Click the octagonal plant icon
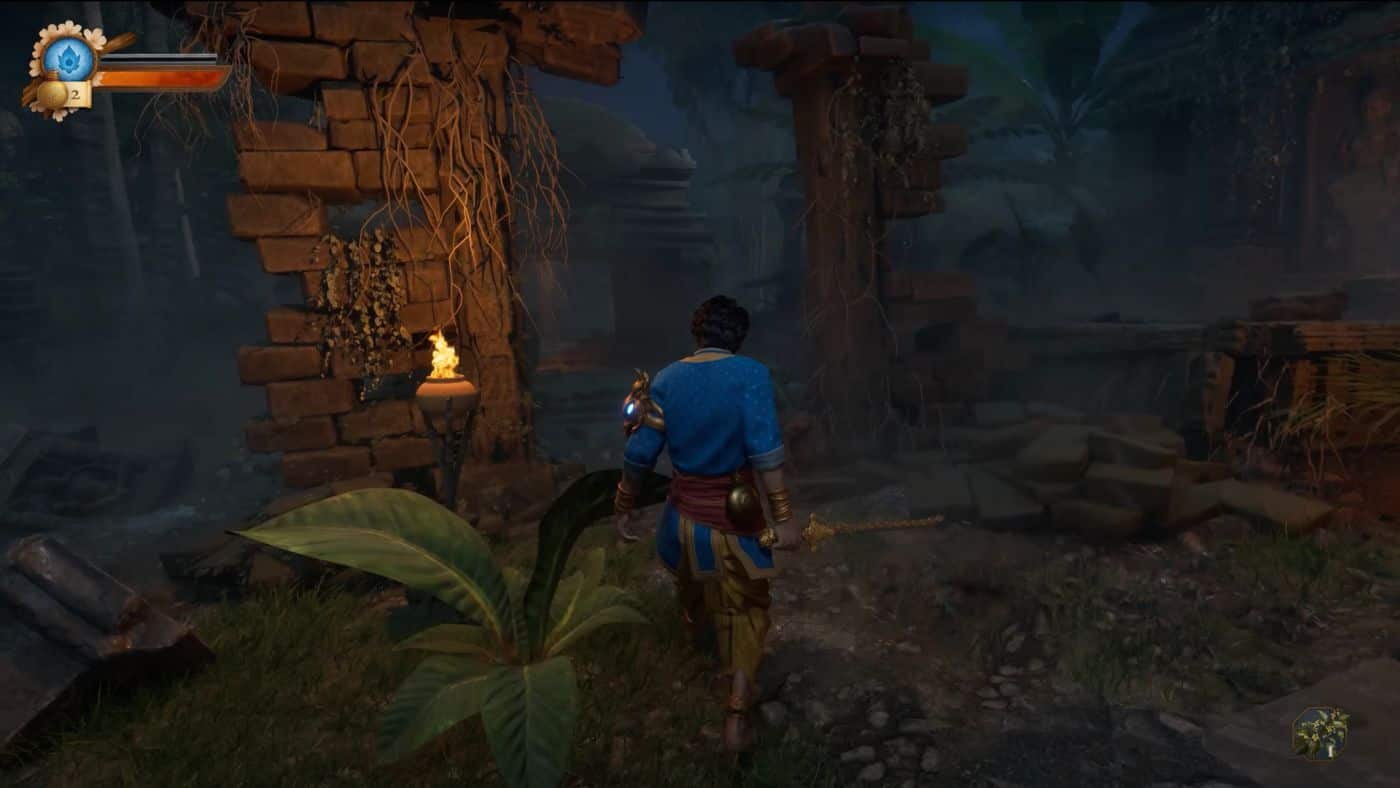Screen dimensions: 1400x788 point(1320,734)
